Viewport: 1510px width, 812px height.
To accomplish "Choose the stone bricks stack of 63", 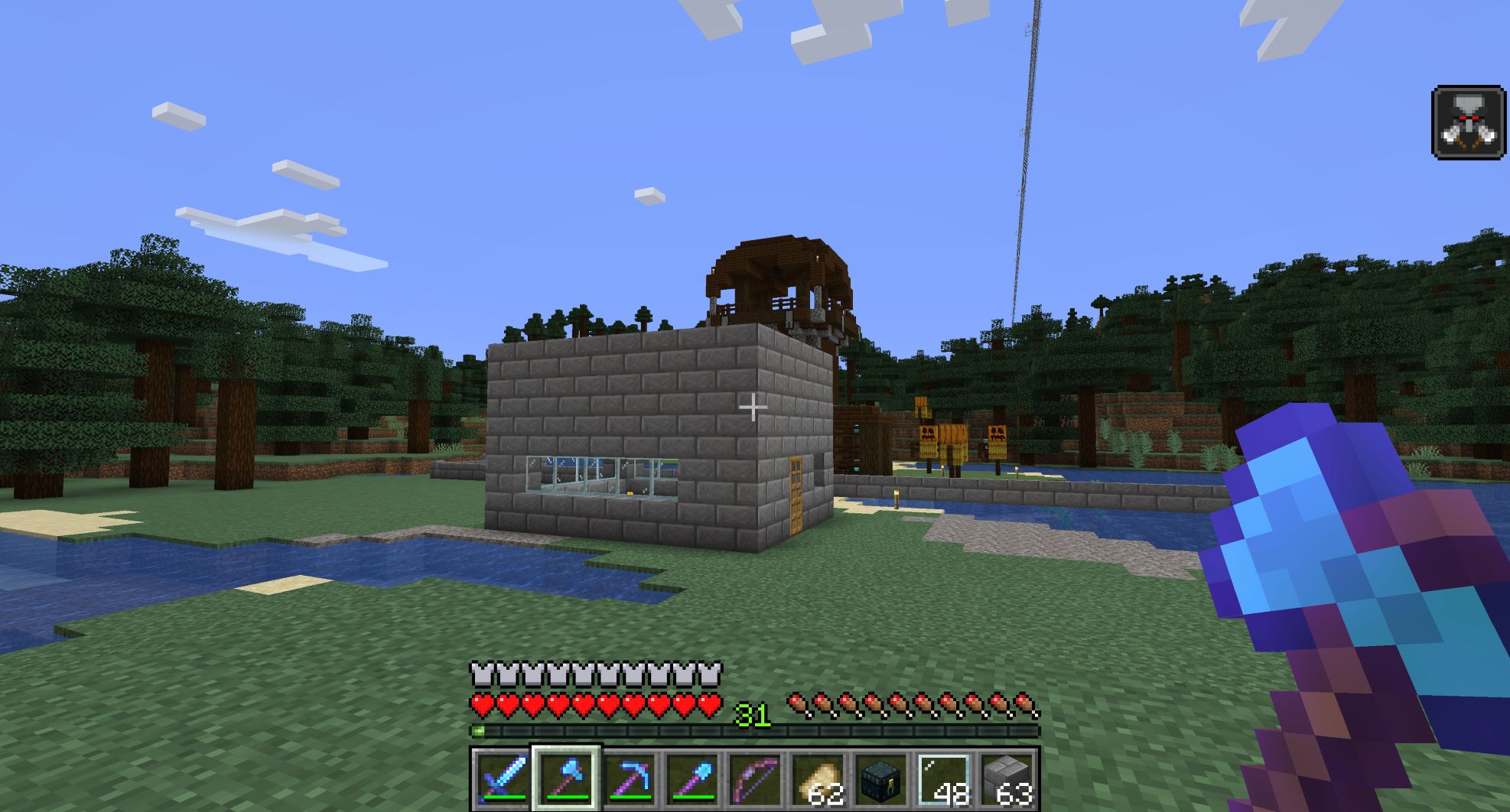I will click(x=1006, y=779).
